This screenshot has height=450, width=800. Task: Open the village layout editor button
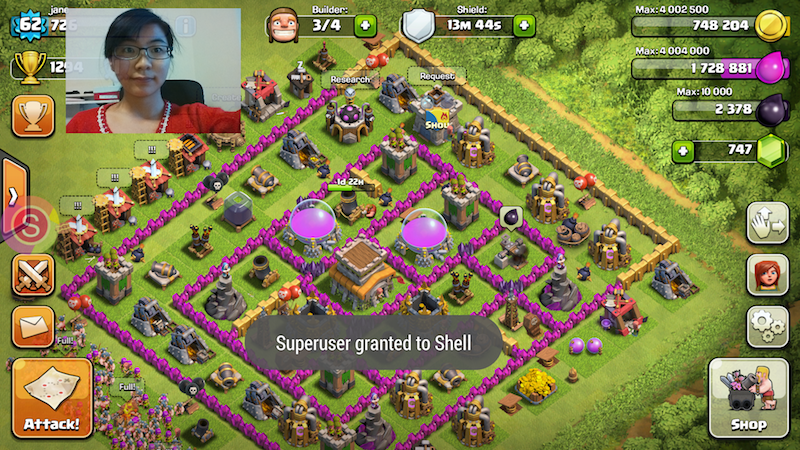(767, 222)
